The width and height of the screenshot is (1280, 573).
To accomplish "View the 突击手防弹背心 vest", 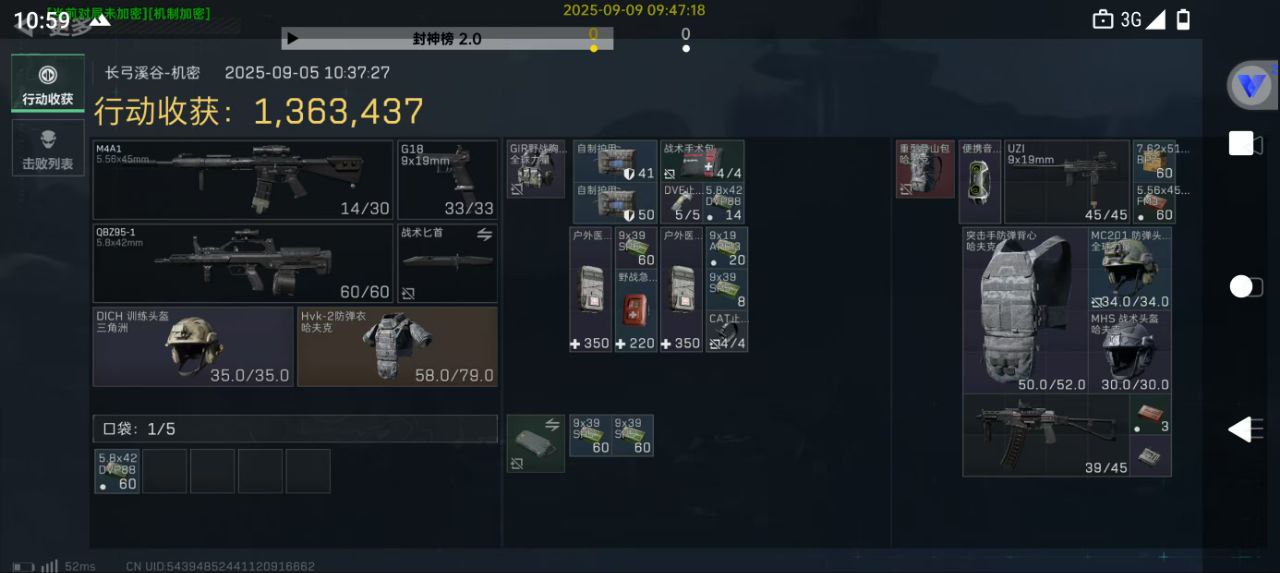I will click(1025, 310).
